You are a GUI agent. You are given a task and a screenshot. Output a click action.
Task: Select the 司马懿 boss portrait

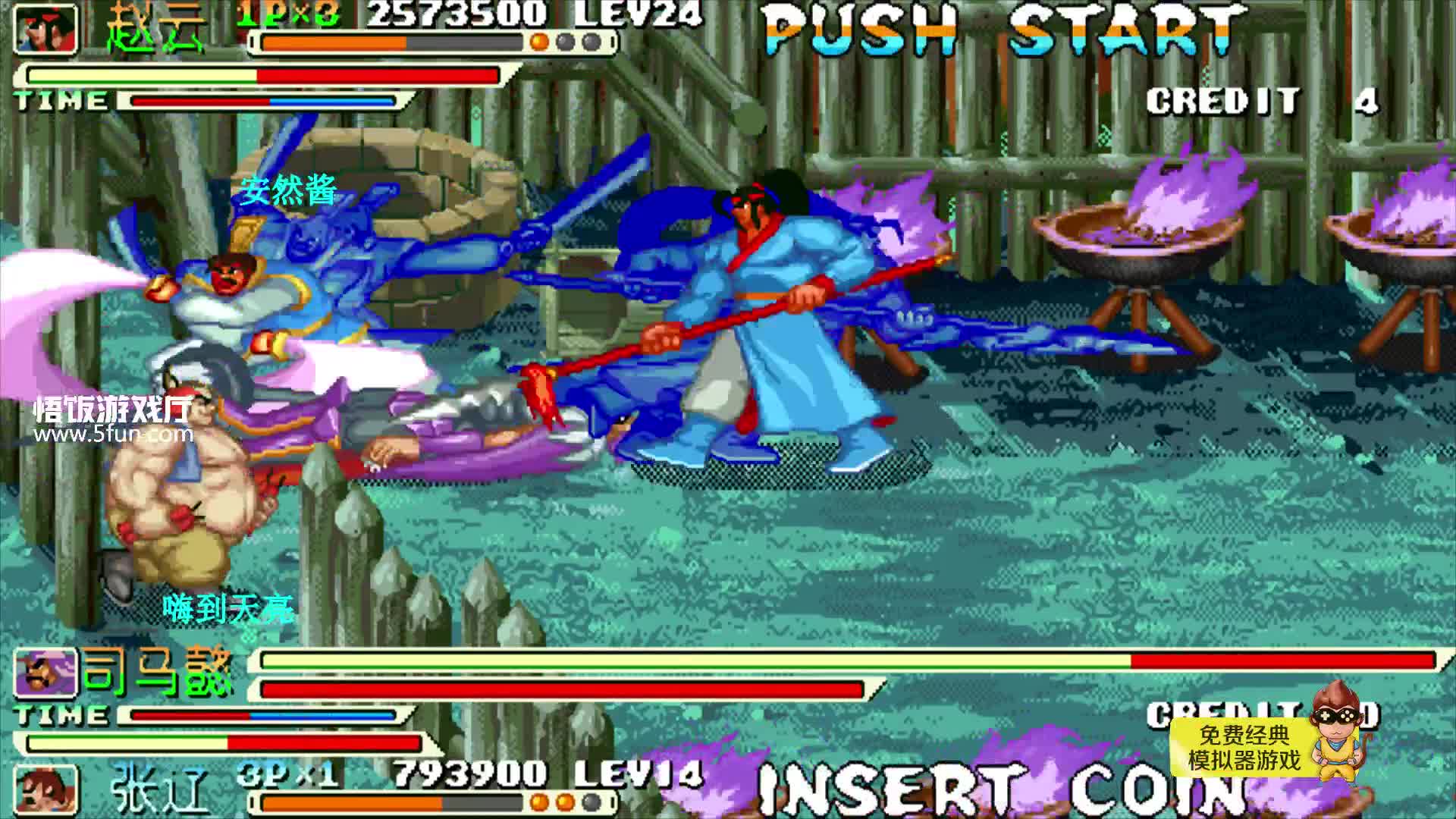pyautogui.click(x=46, y=673)
